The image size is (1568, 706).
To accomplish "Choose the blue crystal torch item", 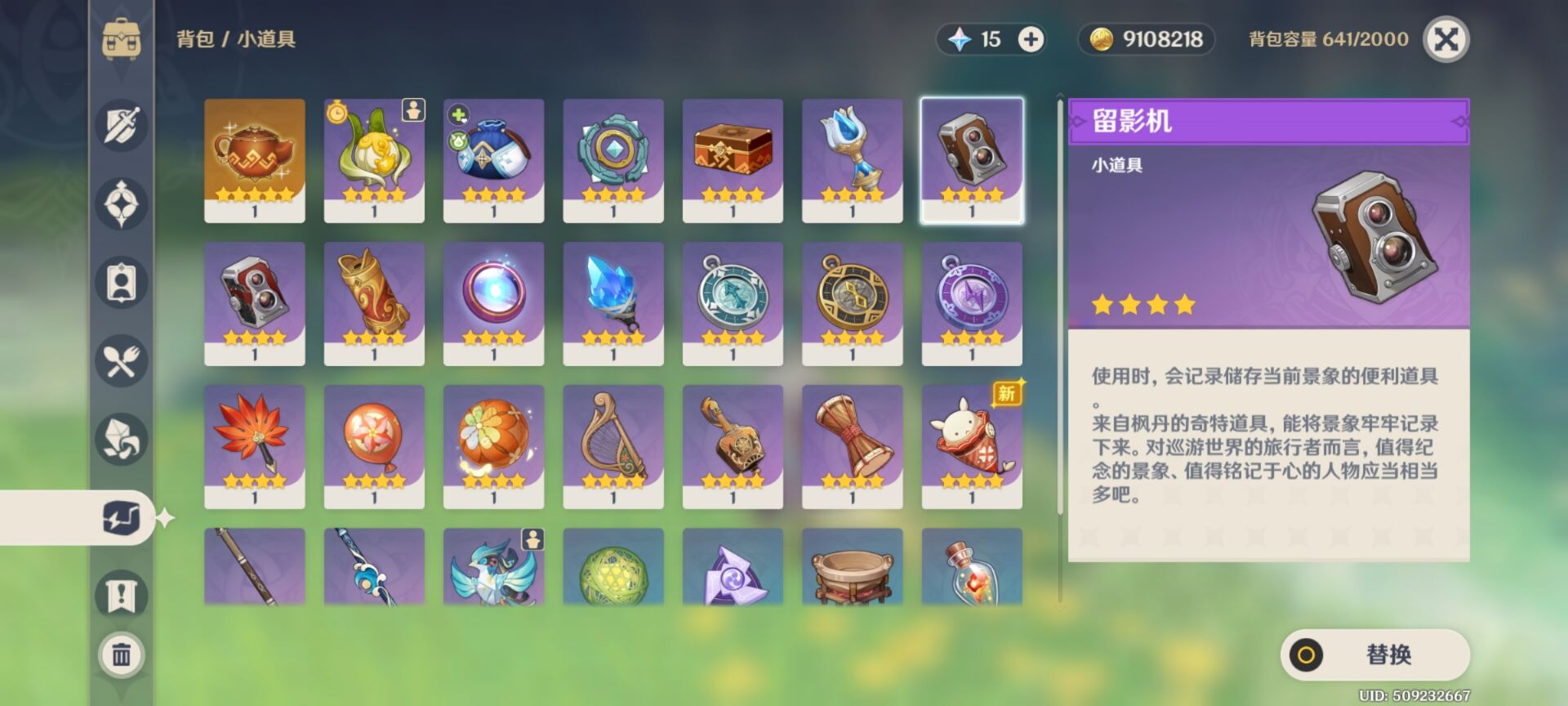I will (613, 303).
